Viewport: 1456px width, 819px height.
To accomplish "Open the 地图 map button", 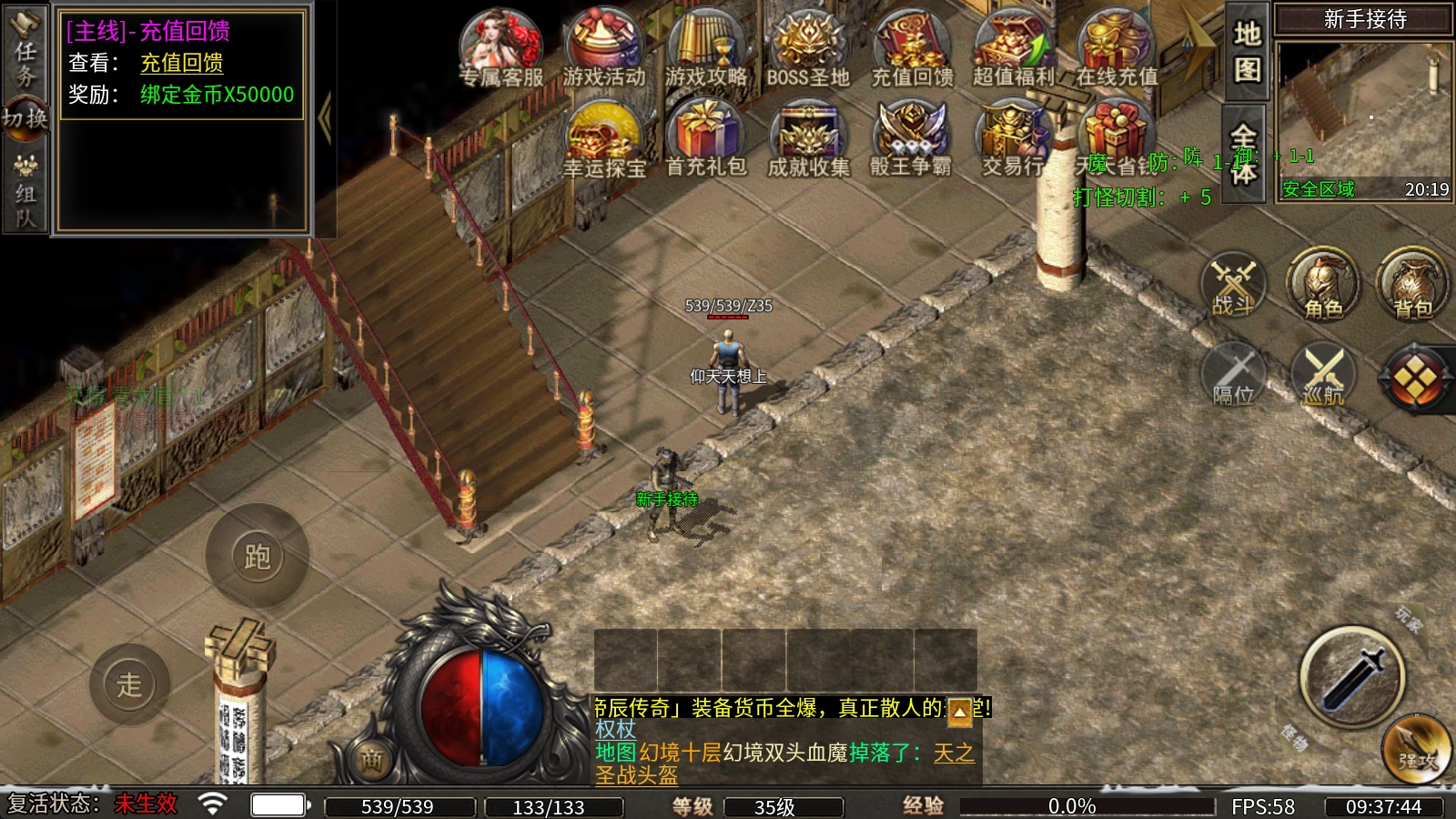I will tap(1247, 52).
